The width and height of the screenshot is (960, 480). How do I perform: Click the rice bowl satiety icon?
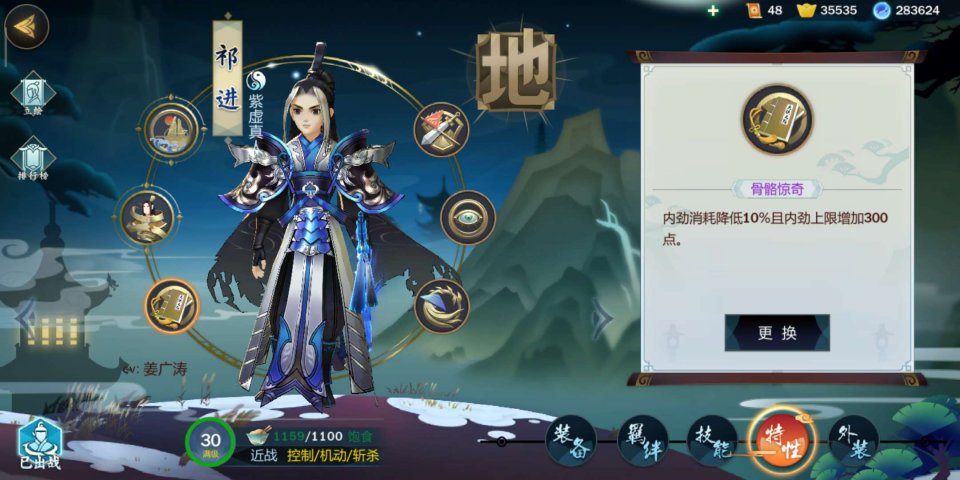coord(258,436)
